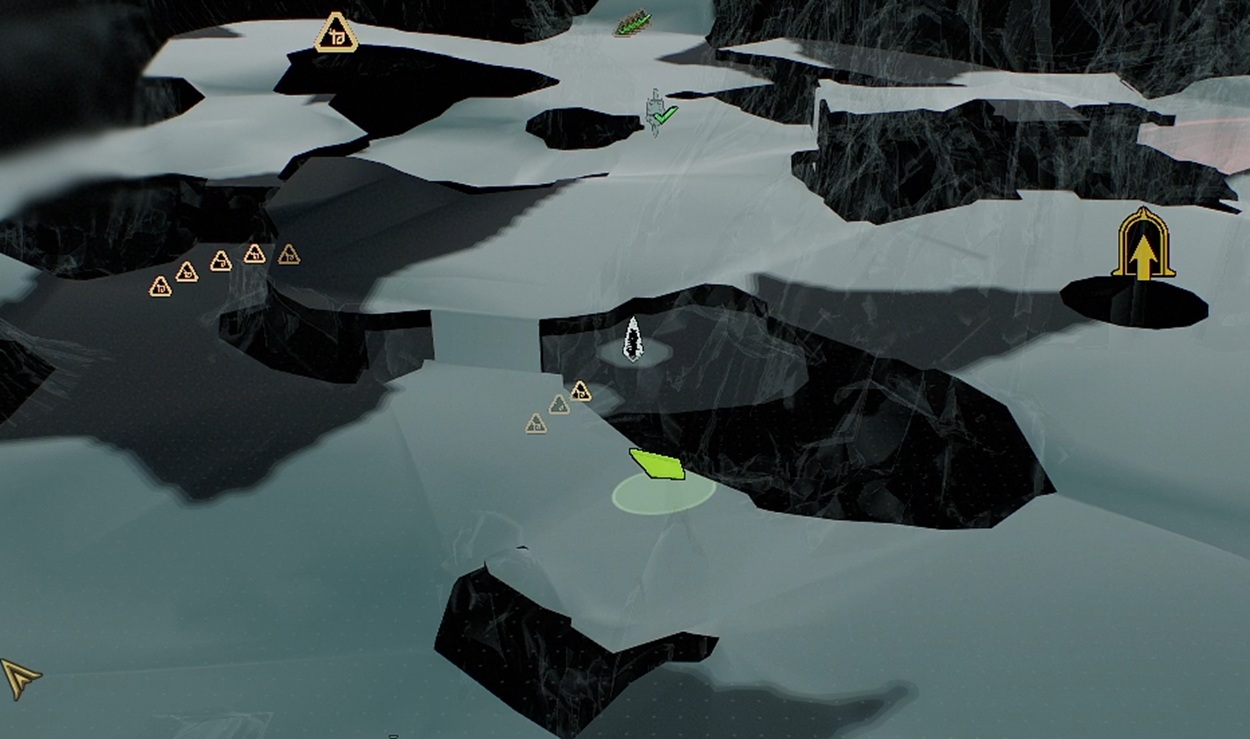Screen dimensions: 1250x739
Task: Click the bright green parallelogram marker
Action: [657, 464]
